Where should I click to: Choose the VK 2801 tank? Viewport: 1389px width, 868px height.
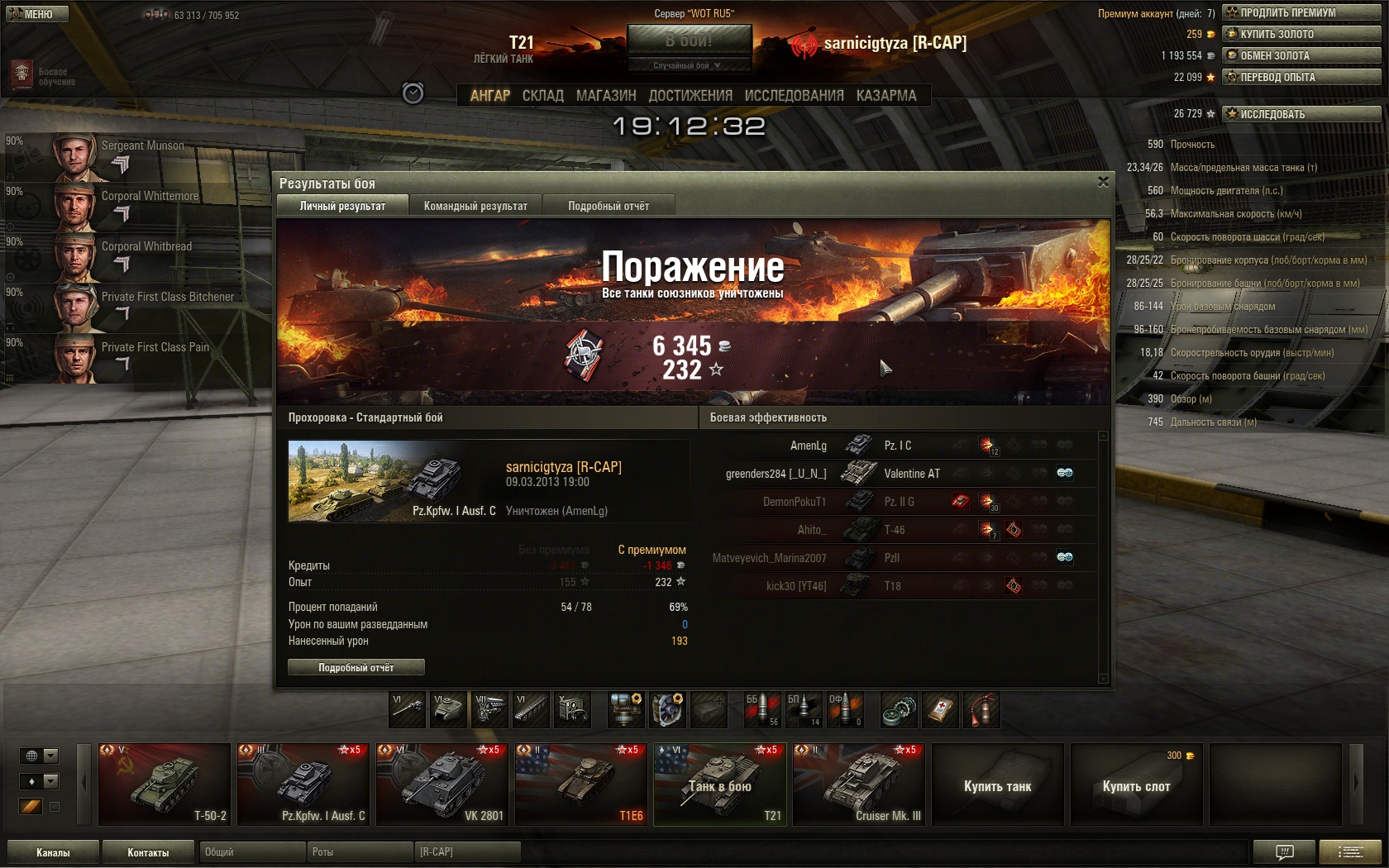(x=442, y=784)
